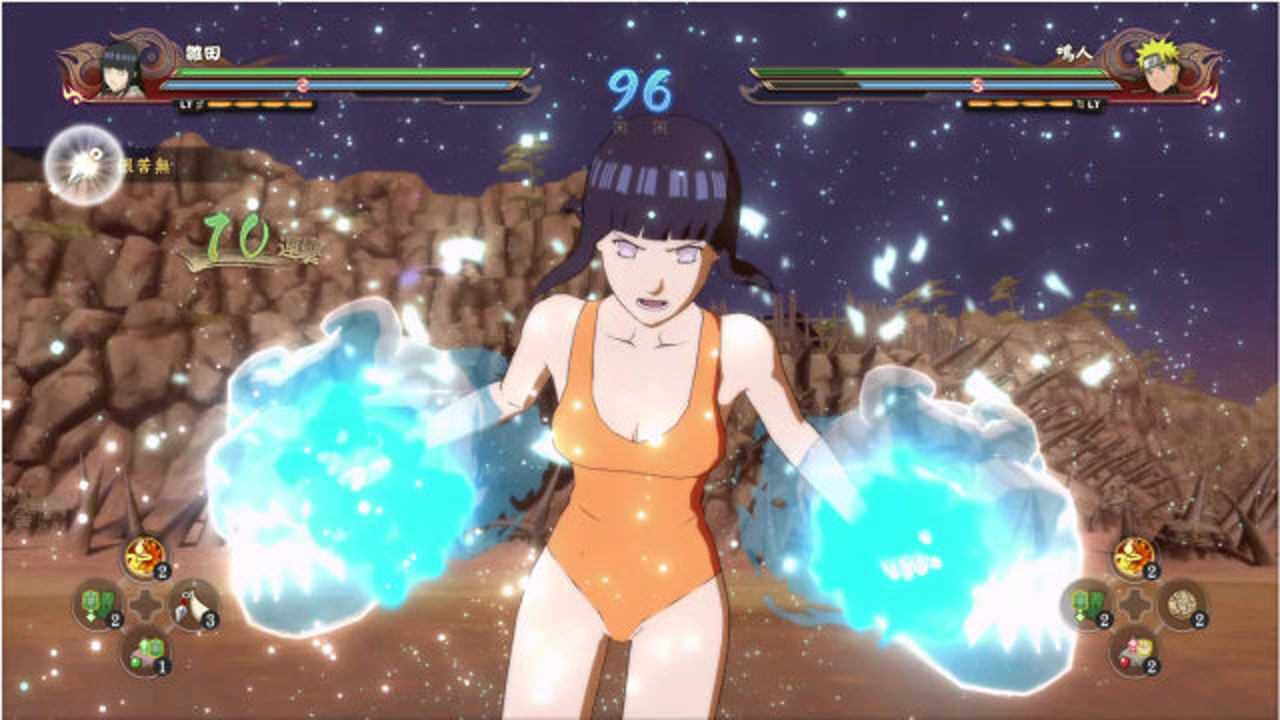Use the right player's green tag item
This screenshot has width=1280, height=720.
click(1087, 604)
